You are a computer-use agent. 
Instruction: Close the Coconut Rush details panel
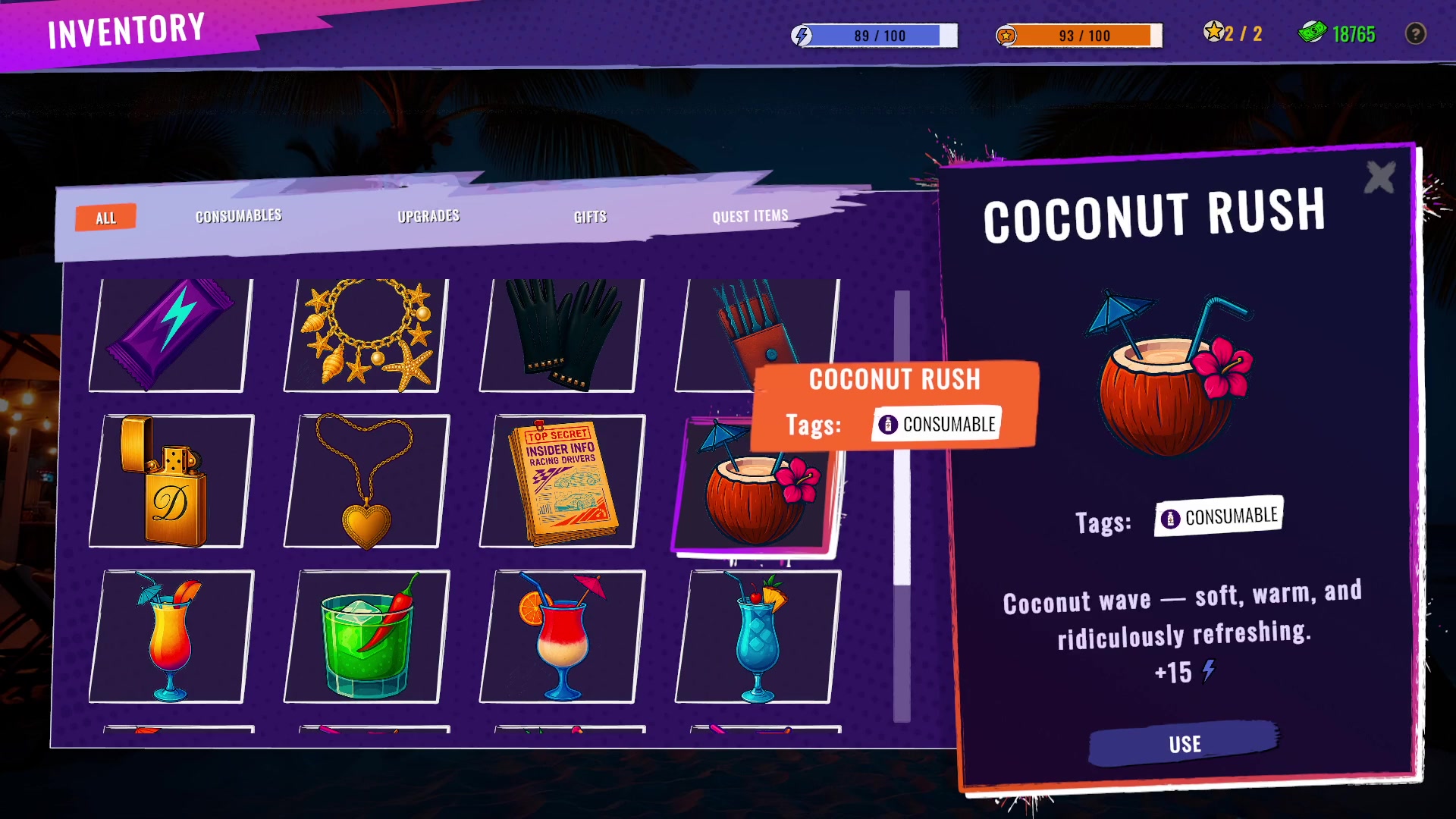pyautogui.click(x=1379, y=178)
